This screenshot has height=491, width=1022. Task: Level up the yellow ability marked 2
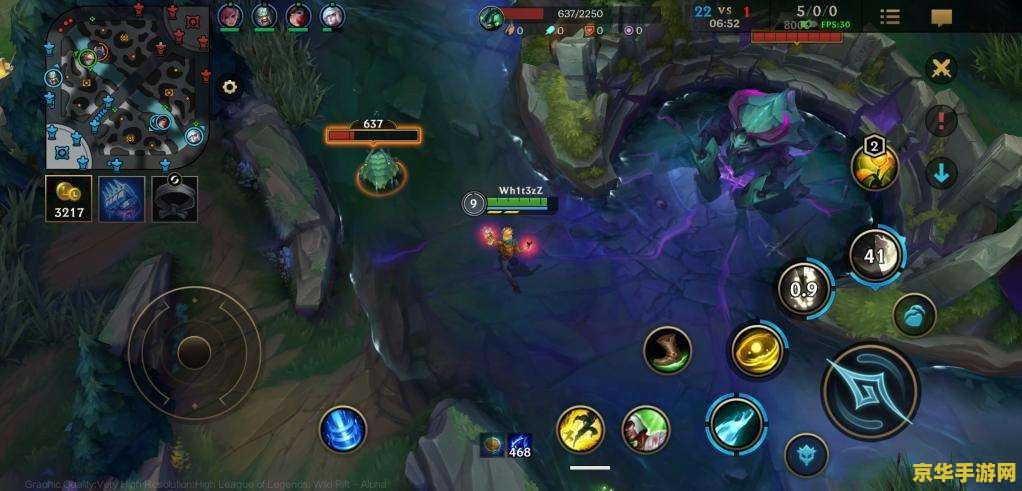tap(874, 166)
